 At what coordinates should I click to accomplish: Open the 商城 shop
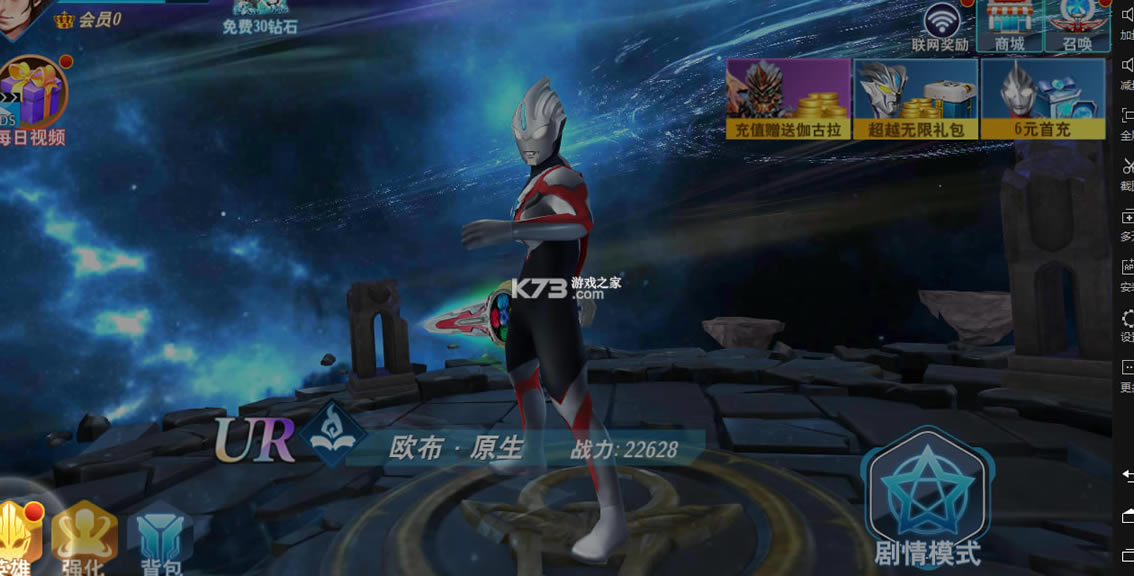[1010, 24]
